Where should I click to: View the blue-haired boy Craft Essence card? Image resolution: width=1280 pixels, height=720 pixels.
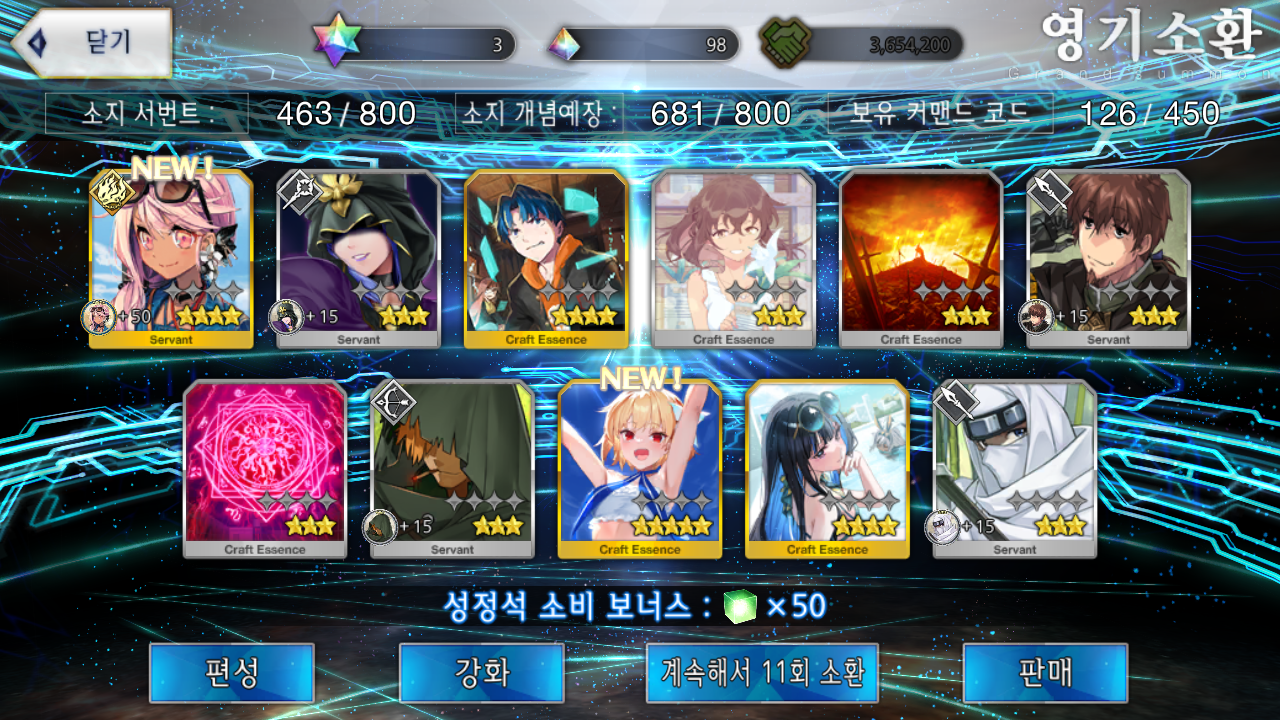pos(546,258)
